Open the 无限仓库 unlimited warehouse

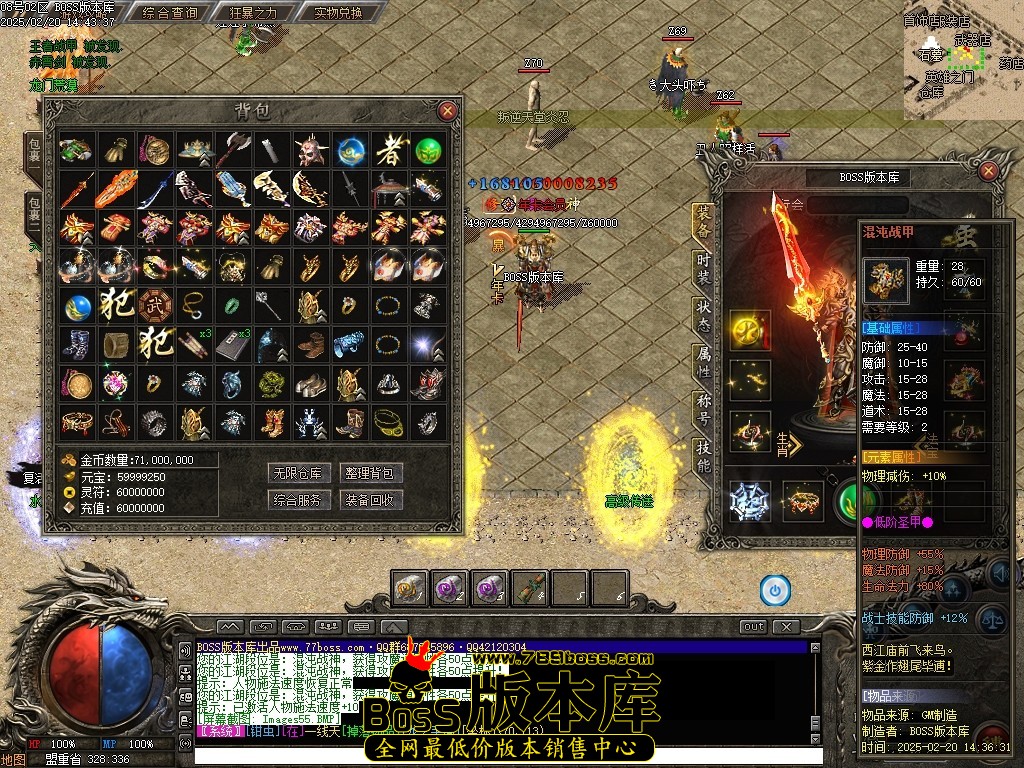point(299,473)
